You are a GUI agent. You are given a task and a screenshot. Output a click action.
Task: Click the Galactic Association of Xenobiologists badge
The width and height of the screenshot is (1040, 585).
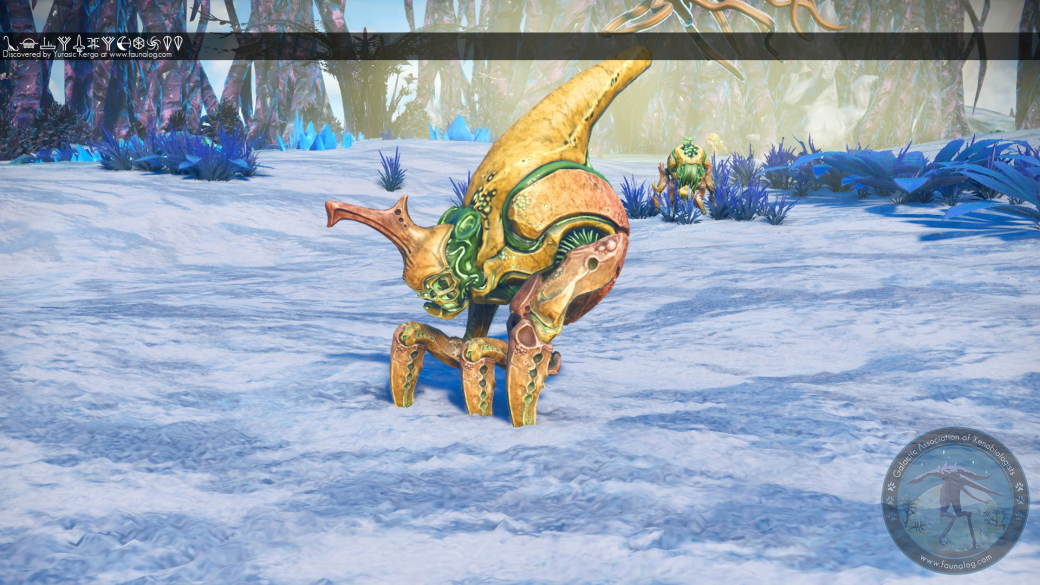tap(954, 501)
